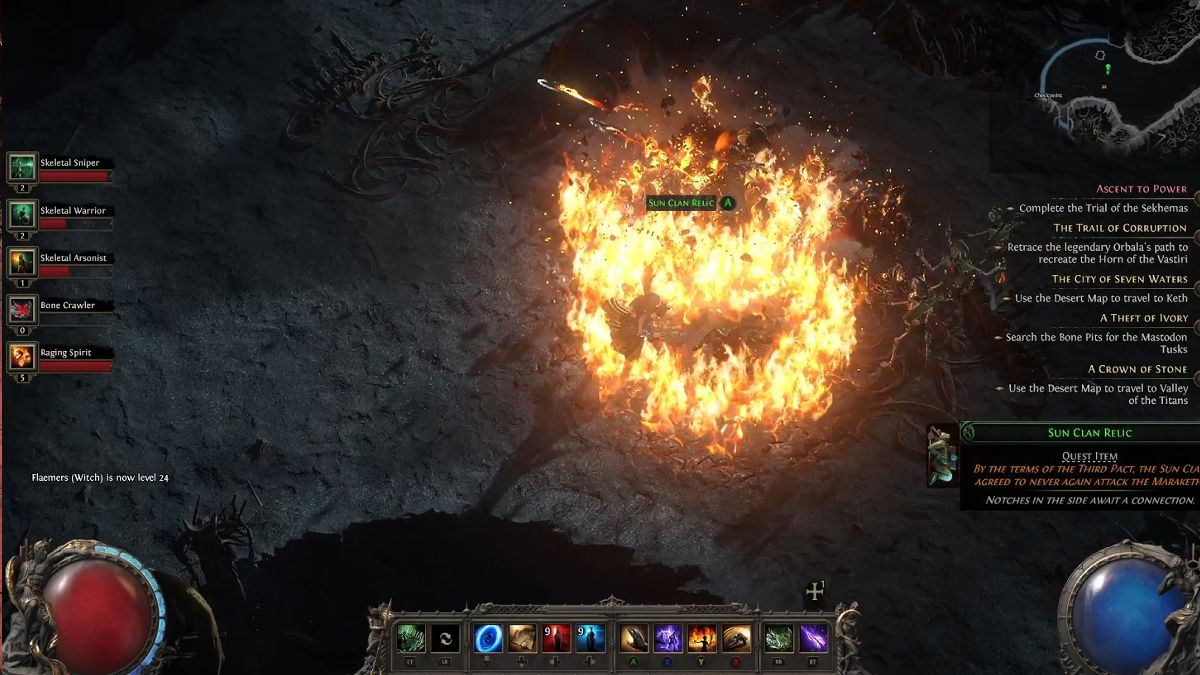The width and height of the screenshot is (1200, 675).
Task: Cast the fire summoner skill icon
Action: (x=702, y=638)
